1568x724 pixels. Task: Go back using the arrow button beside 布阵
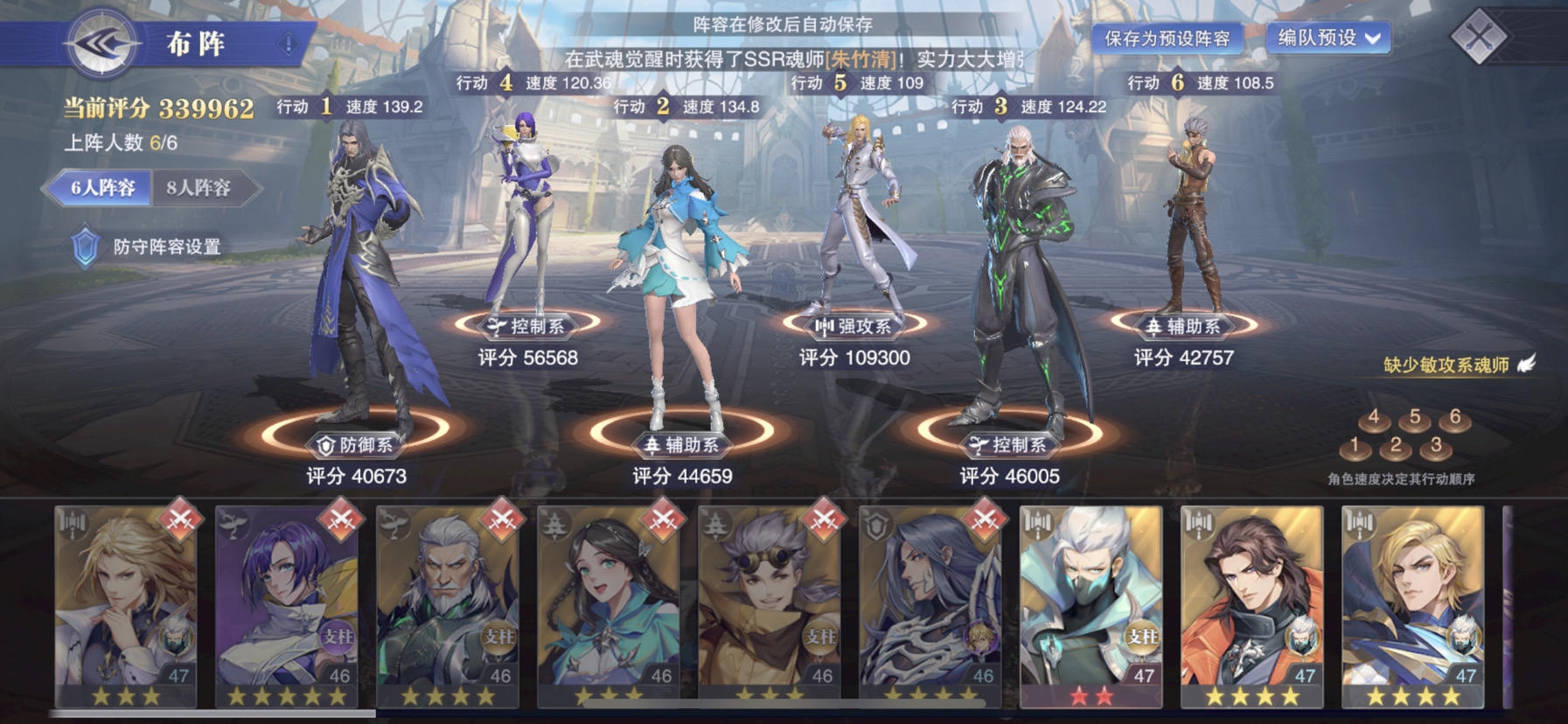[103, 42]
